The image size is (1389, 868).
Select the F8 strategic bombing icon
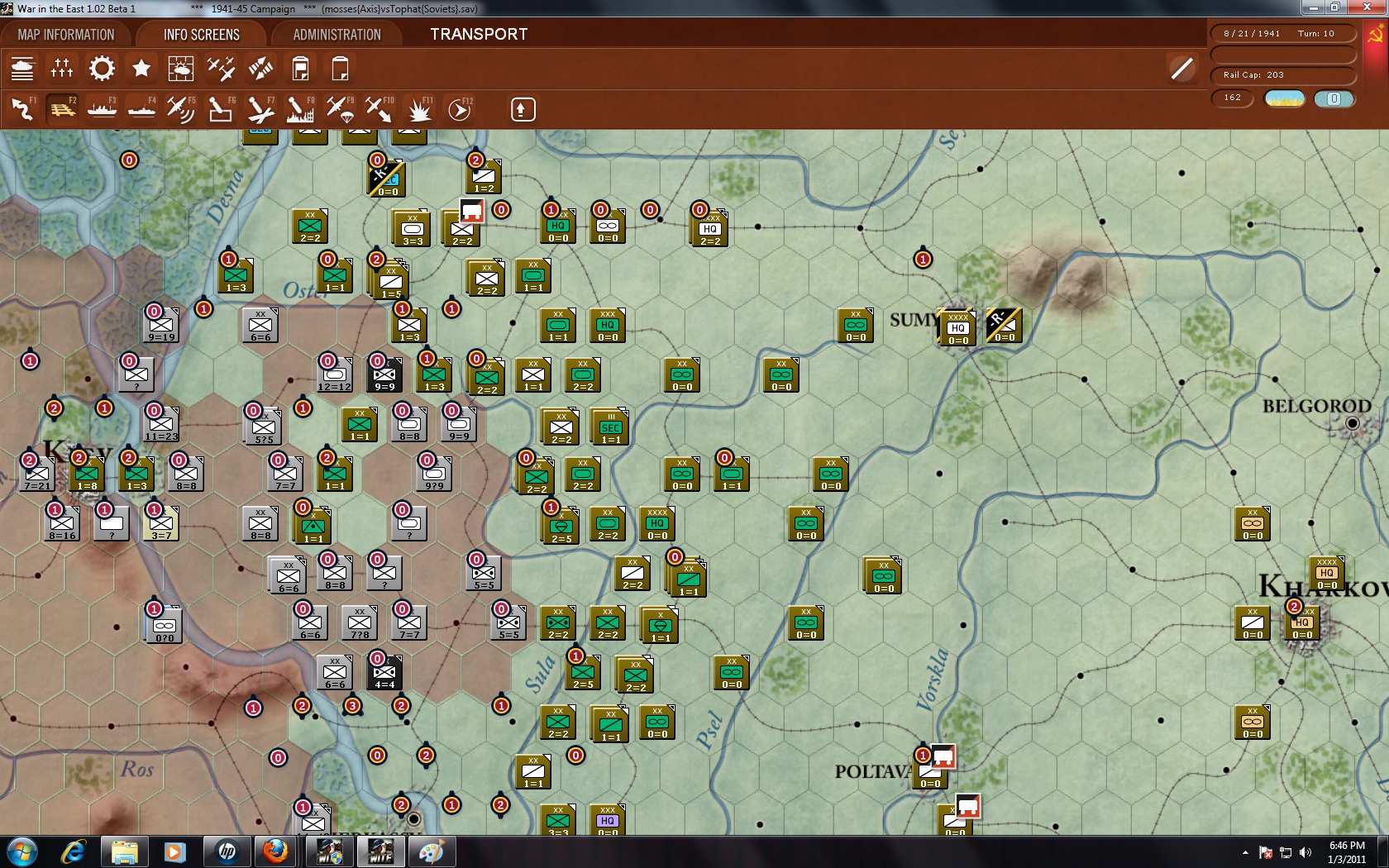[298, 108]
